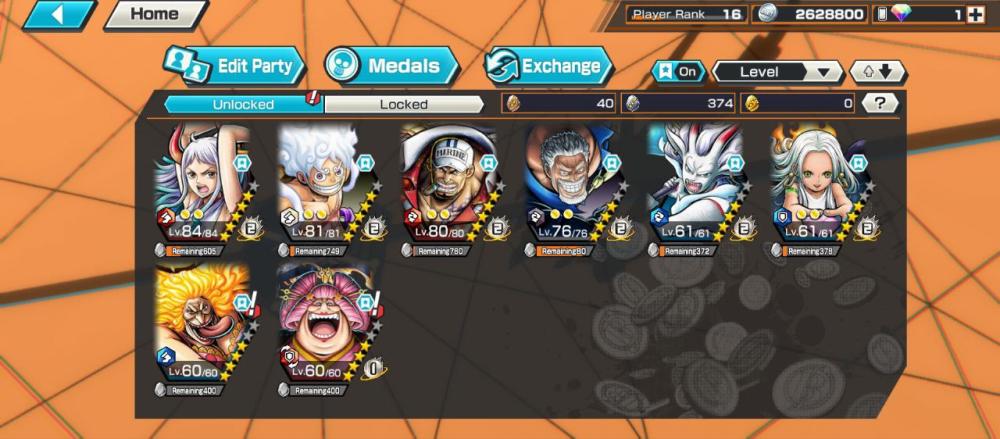Return to the Home screen

[155, 15]
